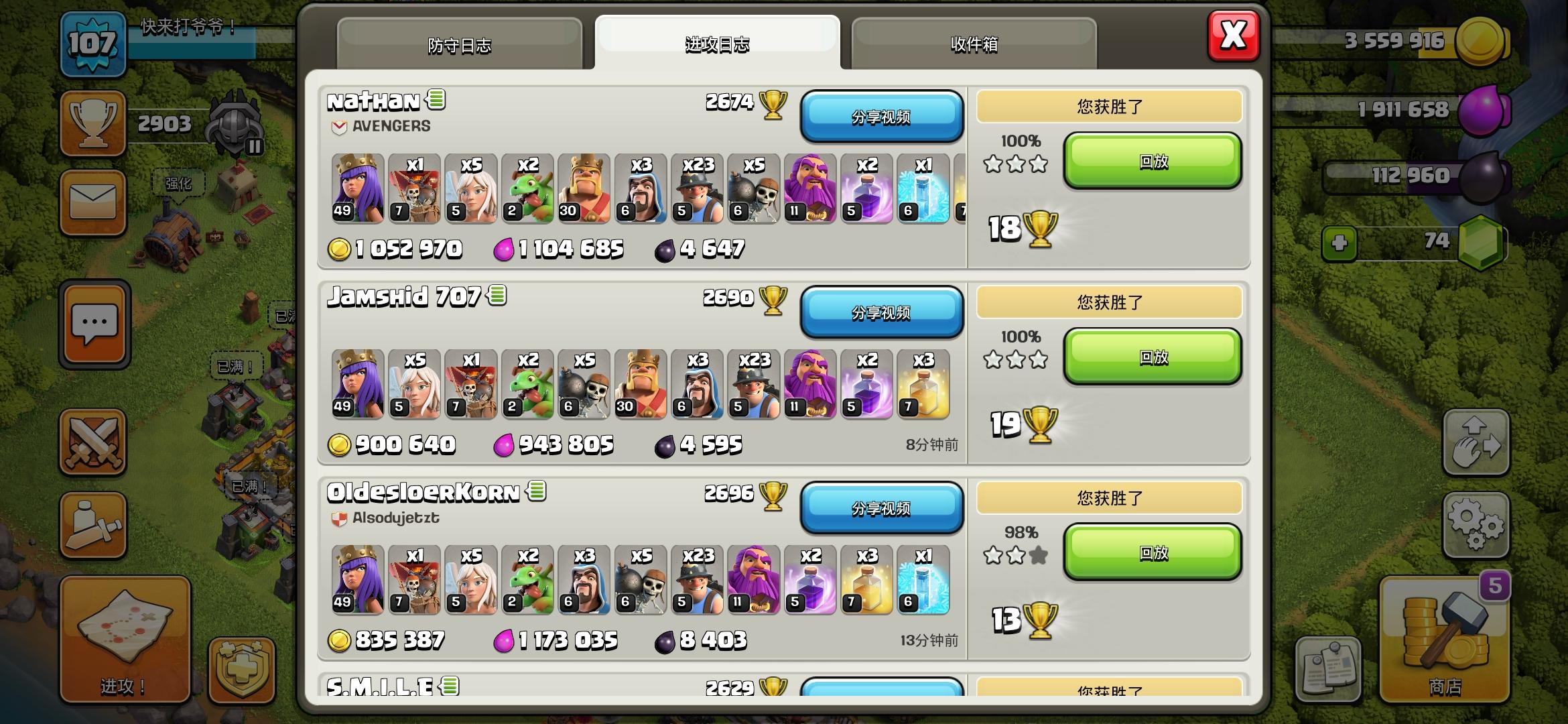Switch to the 防守日志 tab
Image resolution: width=1568 pixels, height=724 pixels.
pyautogui.click(x=461, y=44)
